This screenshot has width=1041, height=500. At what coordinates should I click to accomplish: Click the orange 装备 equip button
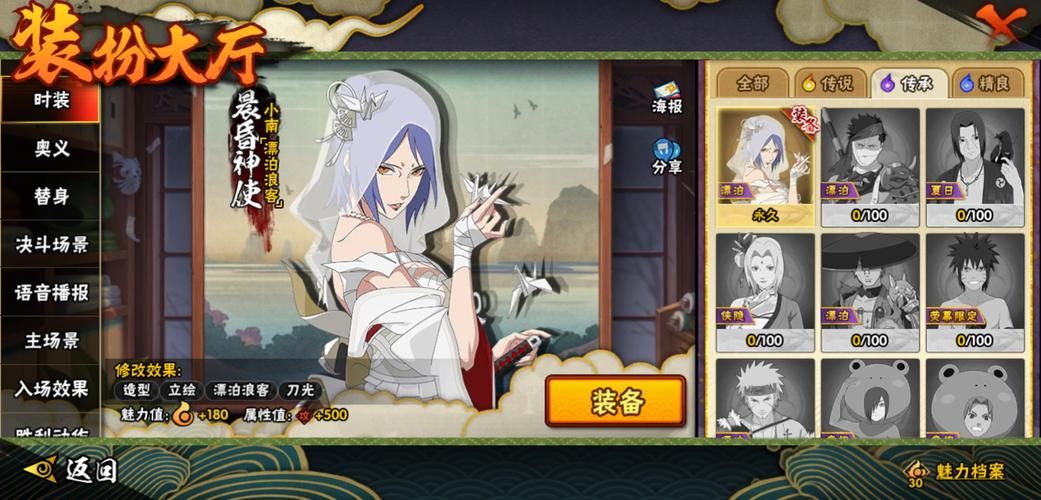tap(615, 402)
